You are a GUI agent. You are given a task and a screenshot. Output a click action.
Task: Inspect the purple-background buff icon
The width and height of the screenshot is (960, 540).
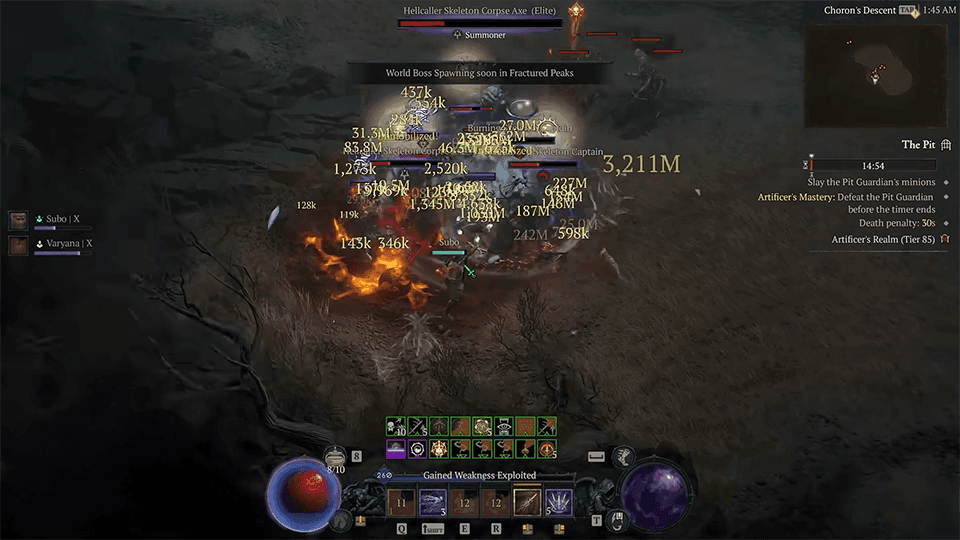coord(396,449)
